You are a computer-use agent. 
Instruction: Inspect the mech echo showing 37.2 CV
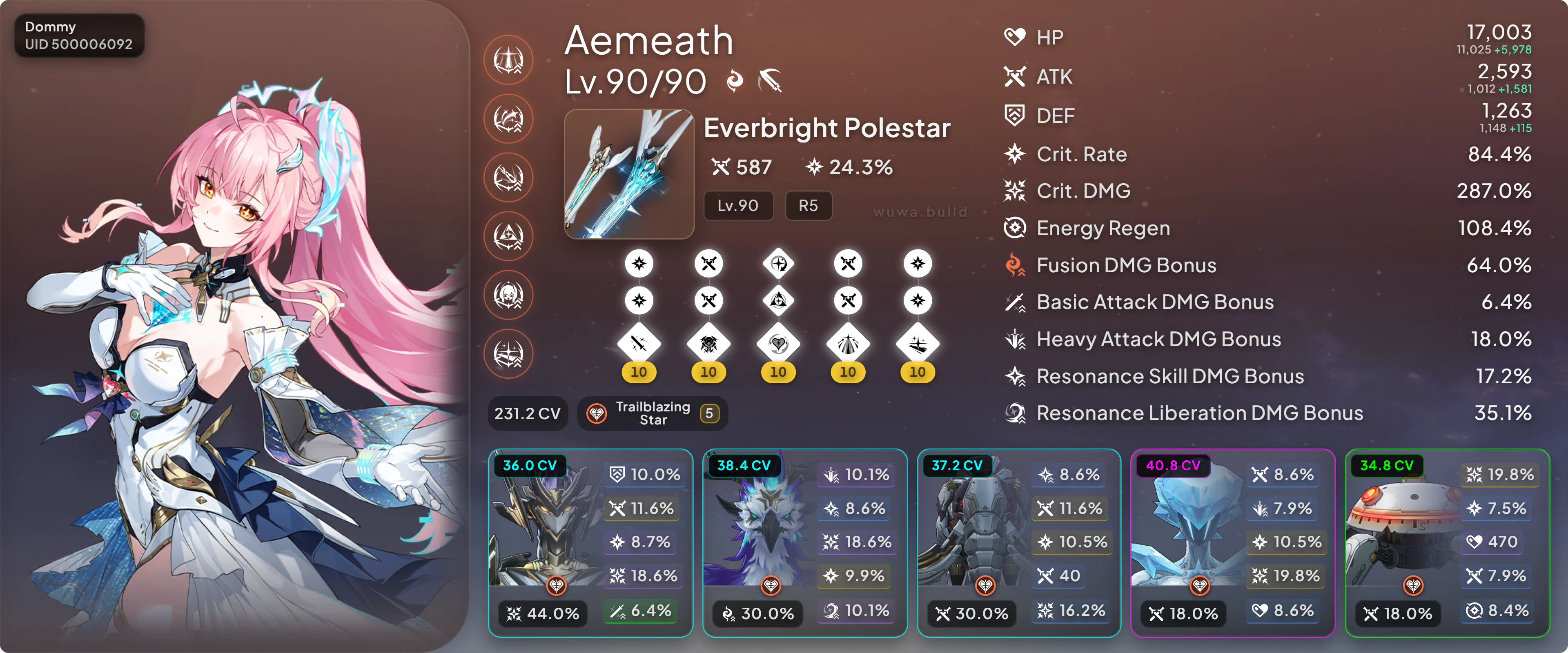[x=1018, y=543]
